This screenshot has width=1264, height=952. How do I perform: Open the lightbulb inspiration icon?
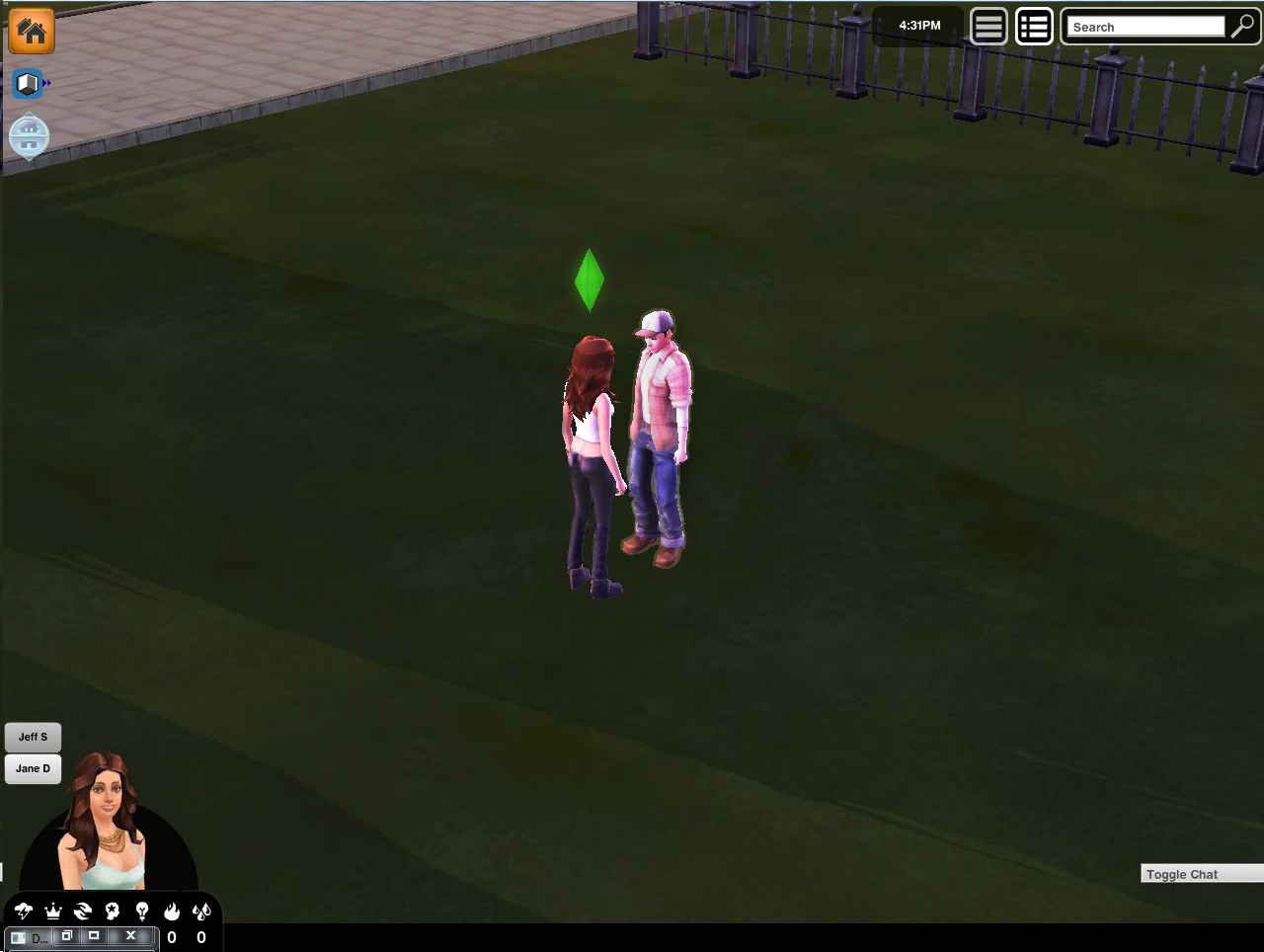pos(140,911)
